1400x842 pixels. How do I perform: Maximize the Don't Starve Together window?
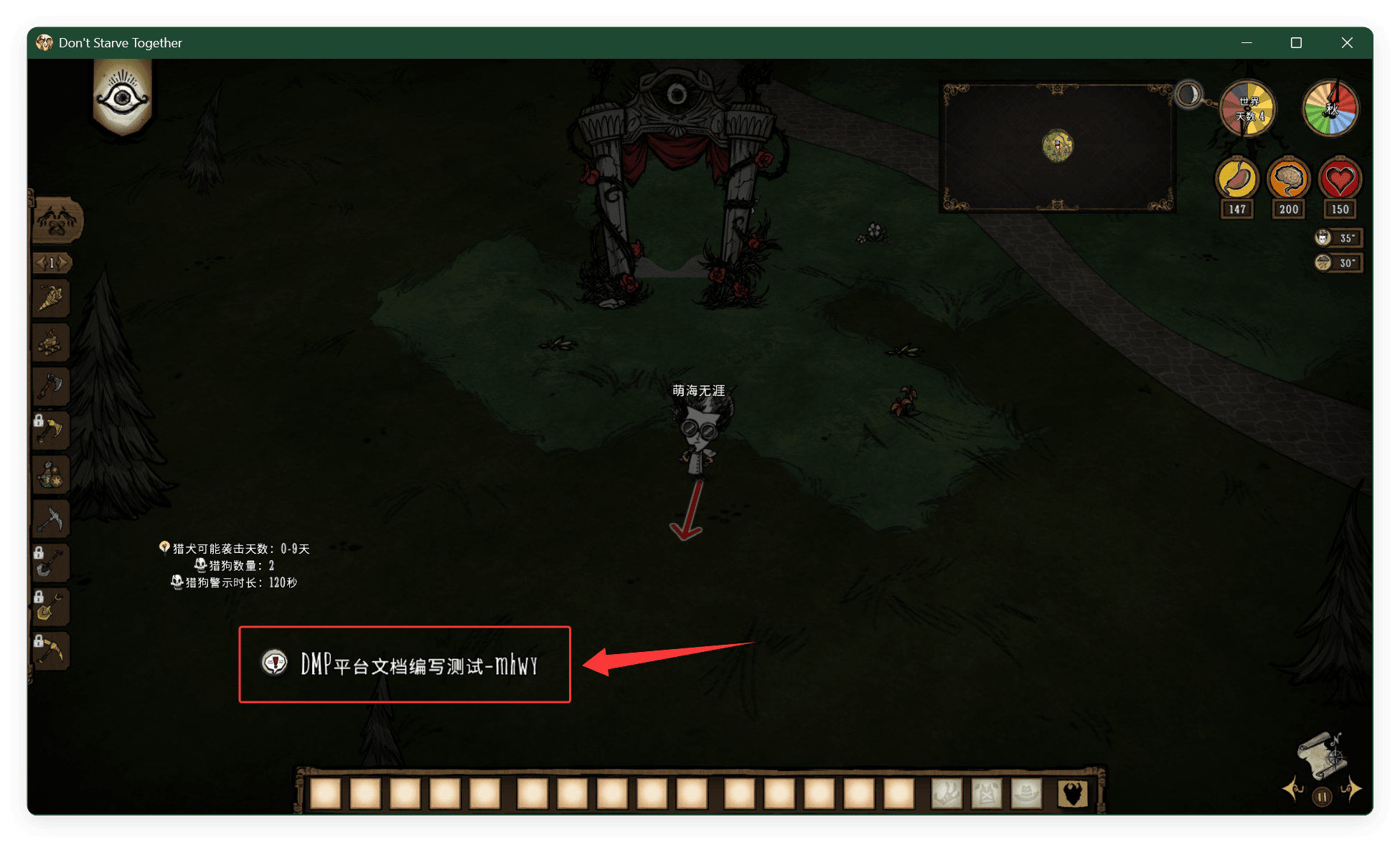click(x=1296, y=43)
